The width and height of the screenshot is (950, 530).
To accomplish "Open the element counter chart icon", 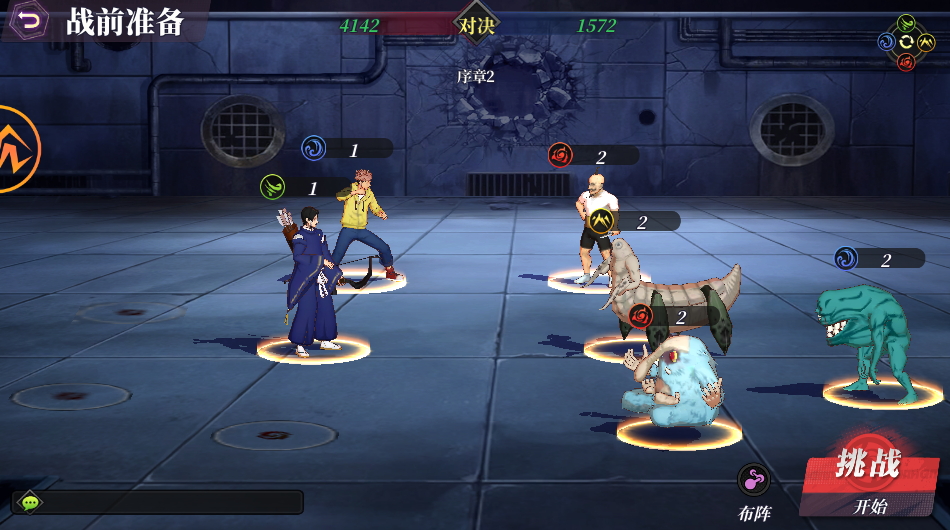I will tap(906, 41).
